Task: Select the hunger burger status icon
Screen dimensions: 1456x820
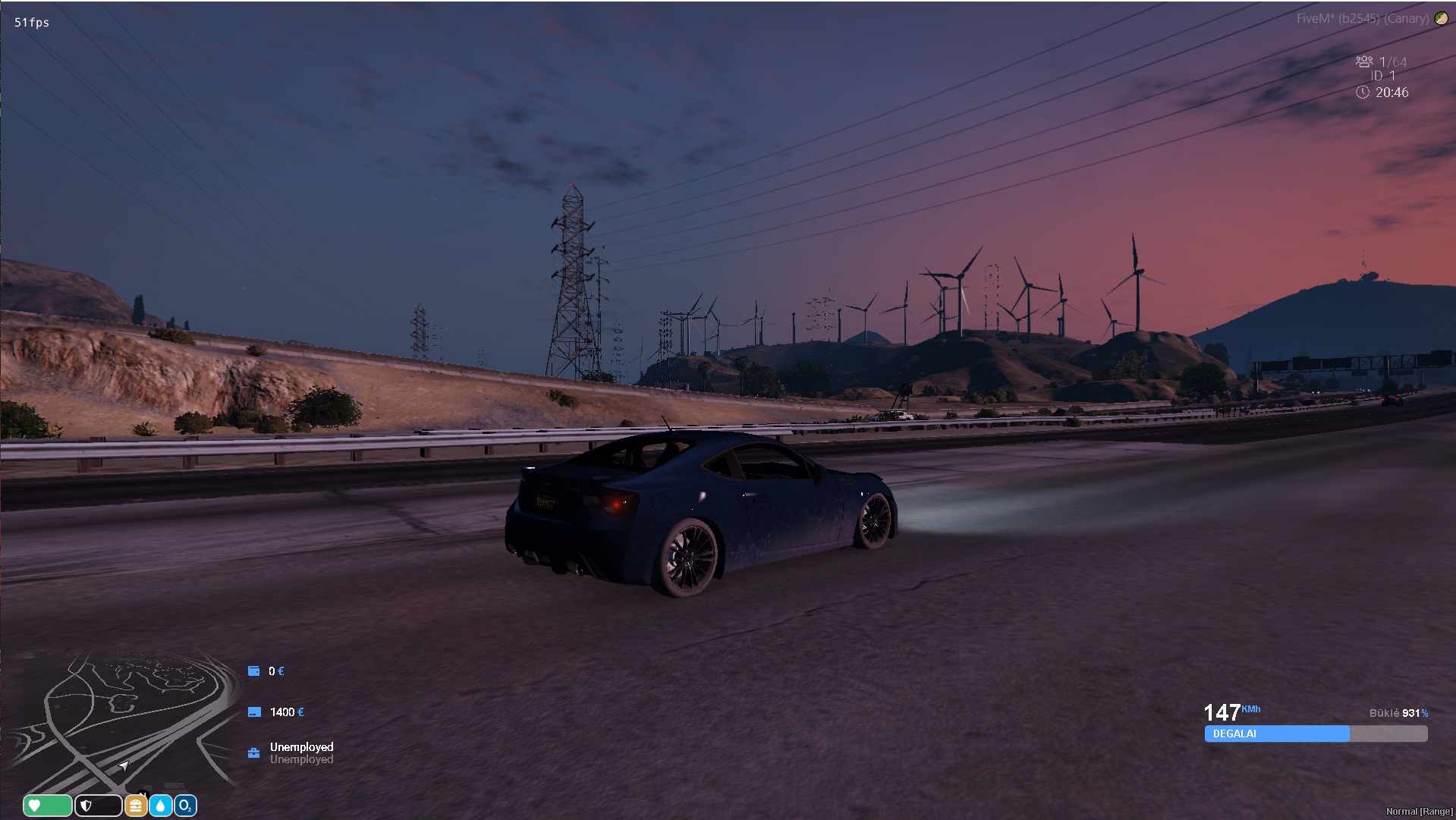Action: click(x=136, y=806)
